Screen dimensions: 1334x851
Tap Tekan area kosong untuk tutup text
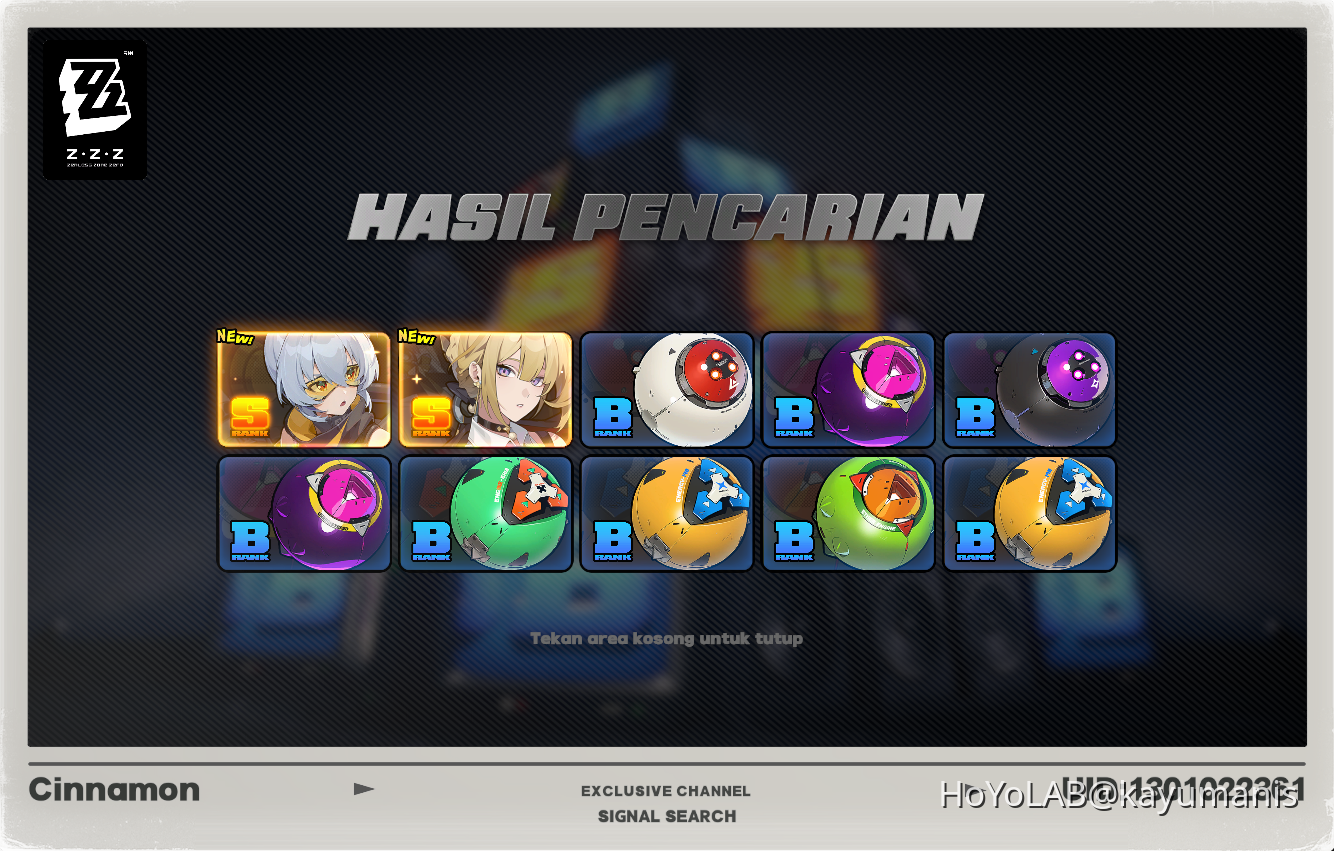click(x=667, y=638)
